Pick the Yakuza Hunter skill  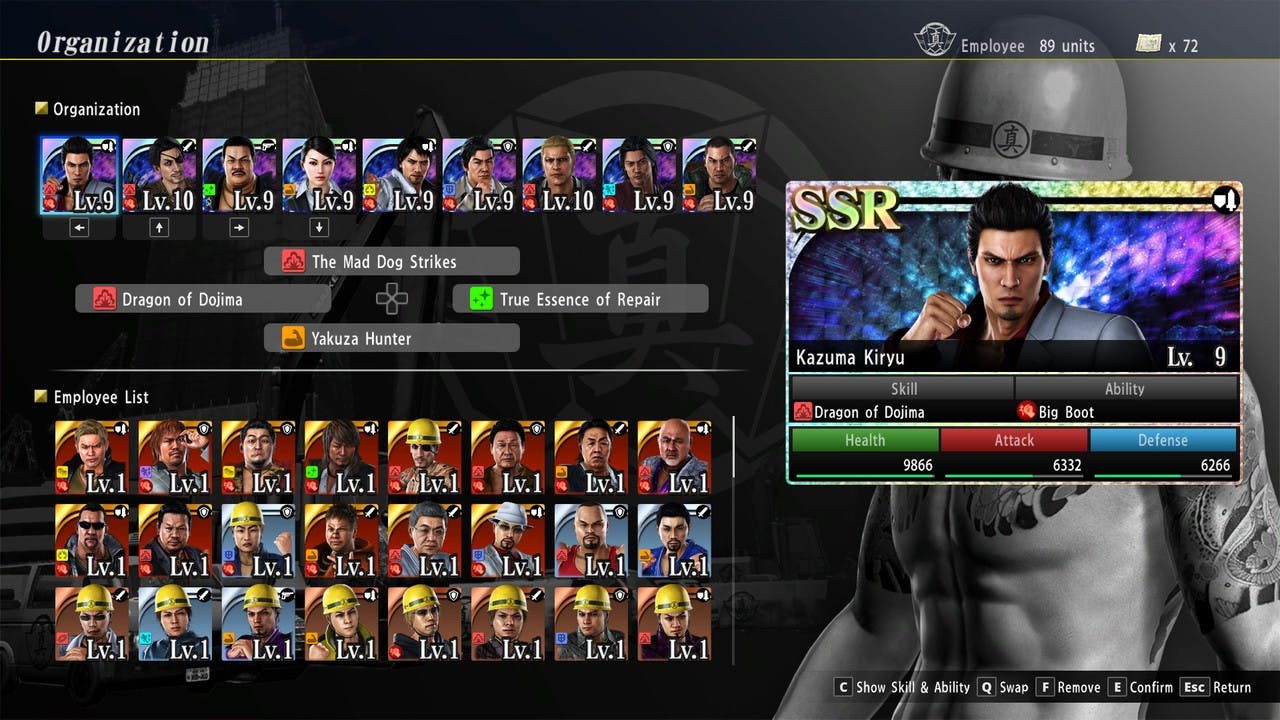point(392,338)
